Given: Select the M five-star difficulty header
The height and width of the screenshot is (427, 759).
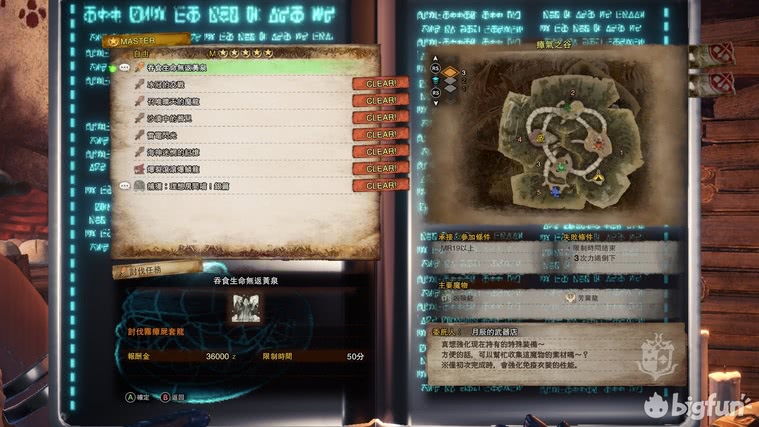Looking at the screenshot, I should coord(242,53).
